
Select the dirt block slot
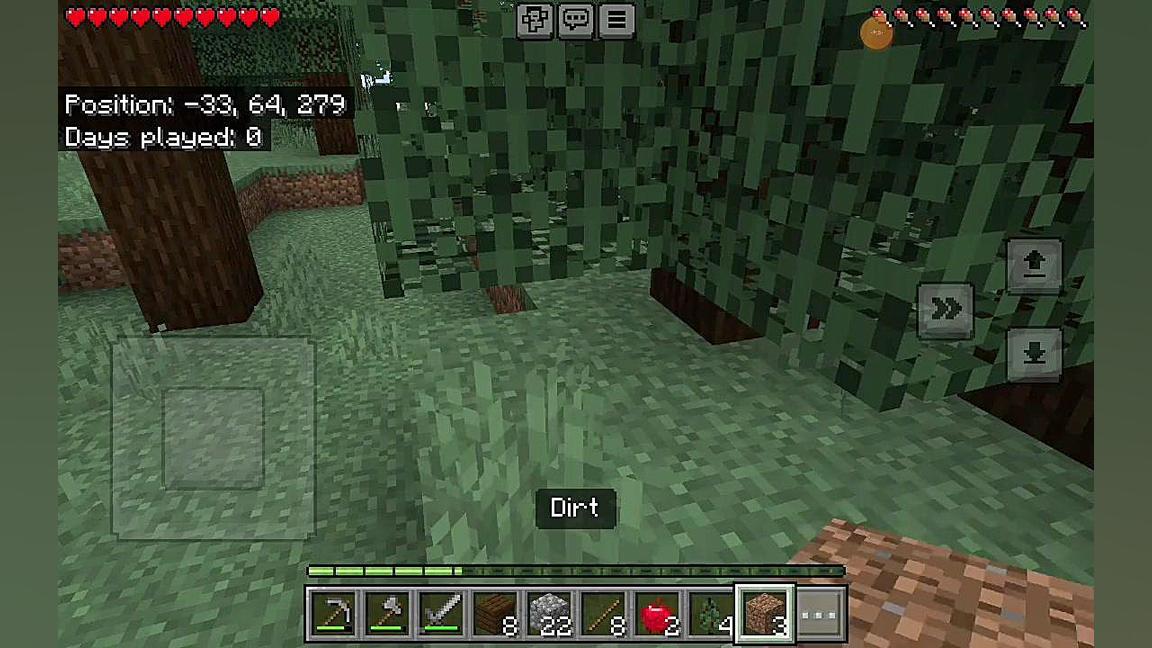pyautogui.click(x=765, y=613)
